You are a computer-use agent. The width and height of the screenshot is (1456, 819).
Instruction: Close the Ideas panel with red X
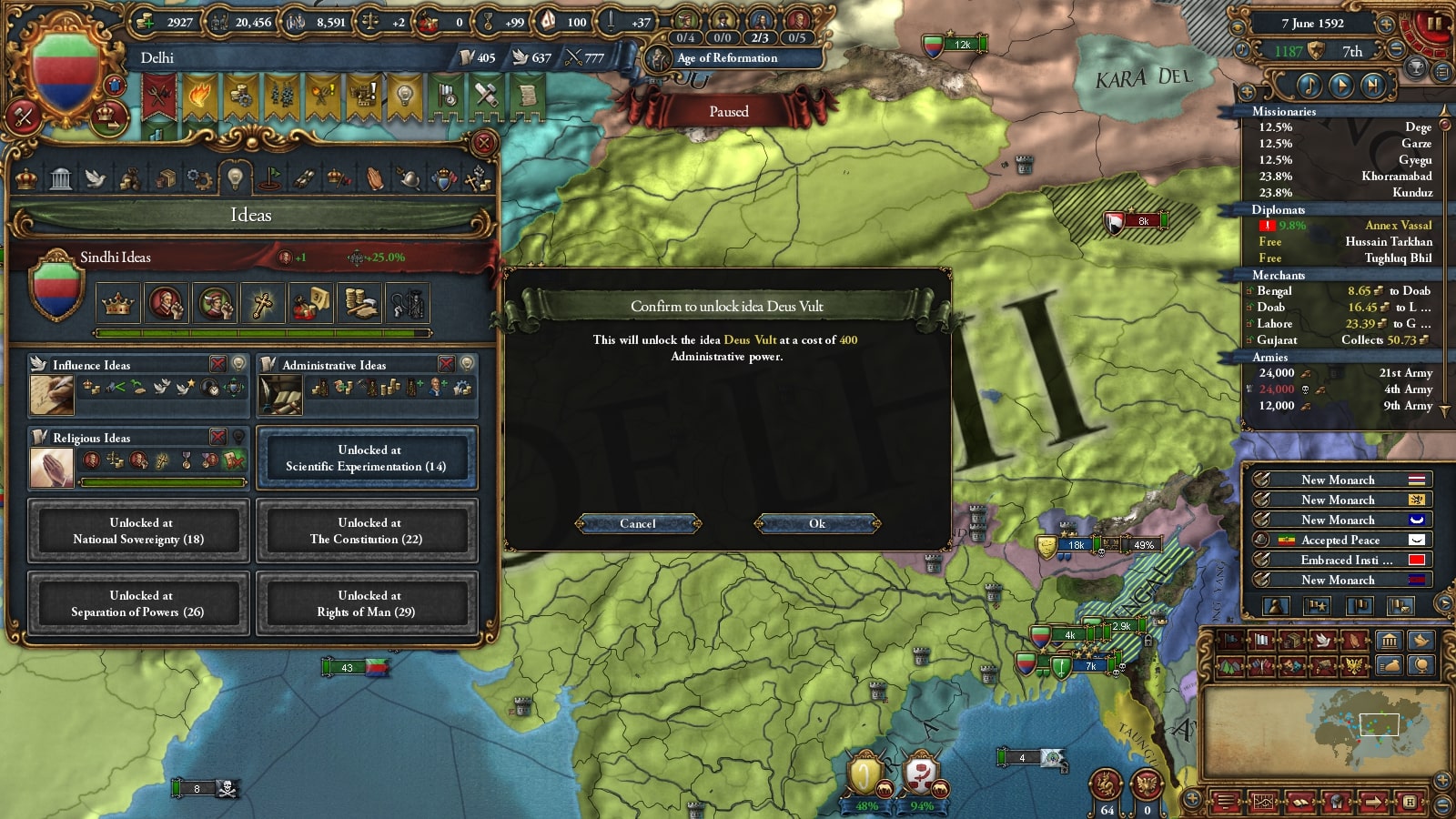pyautogui.click(x=484, y=143)
